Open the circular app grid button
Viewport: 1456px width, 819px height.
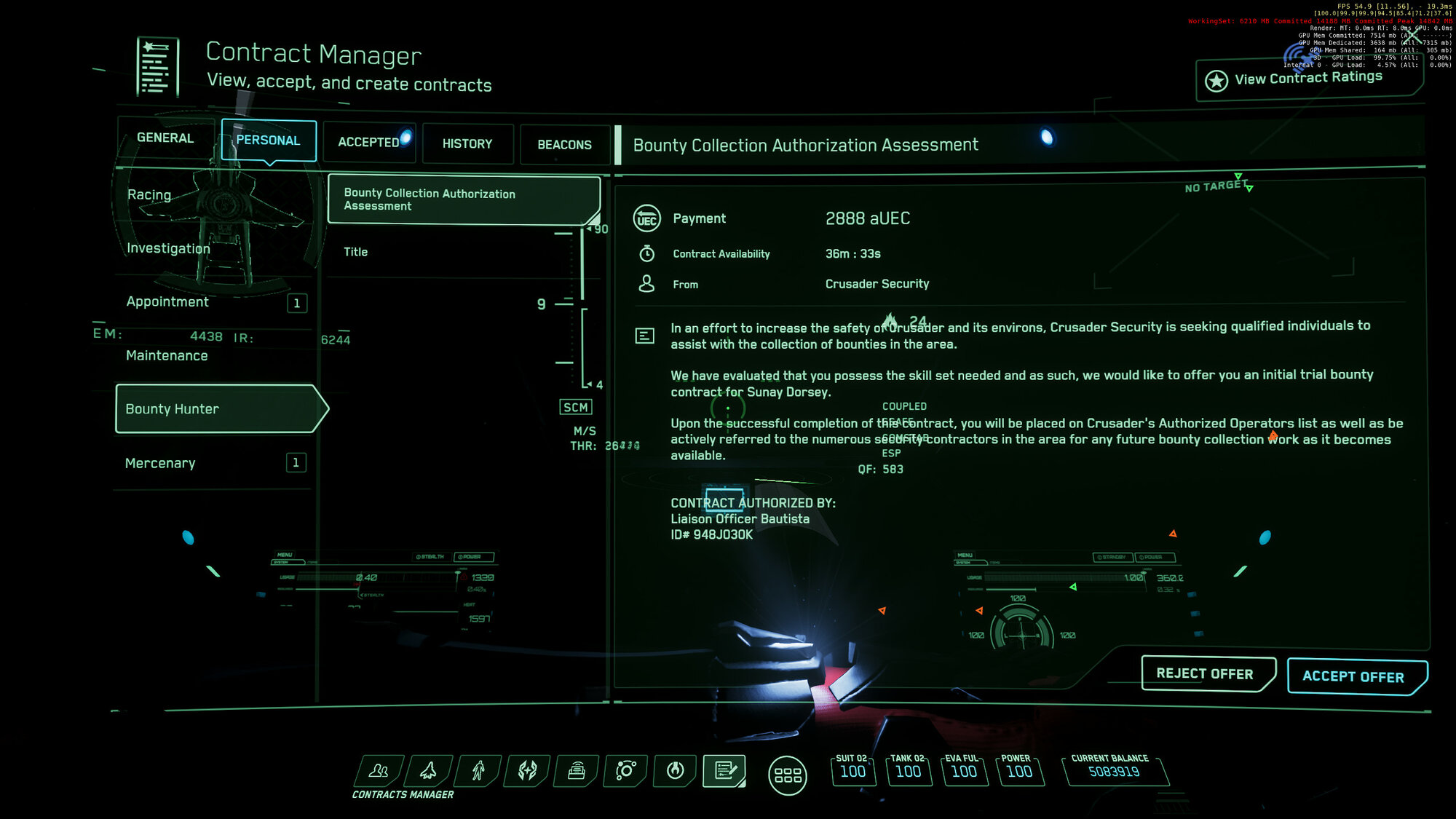(x=787, y=775)
